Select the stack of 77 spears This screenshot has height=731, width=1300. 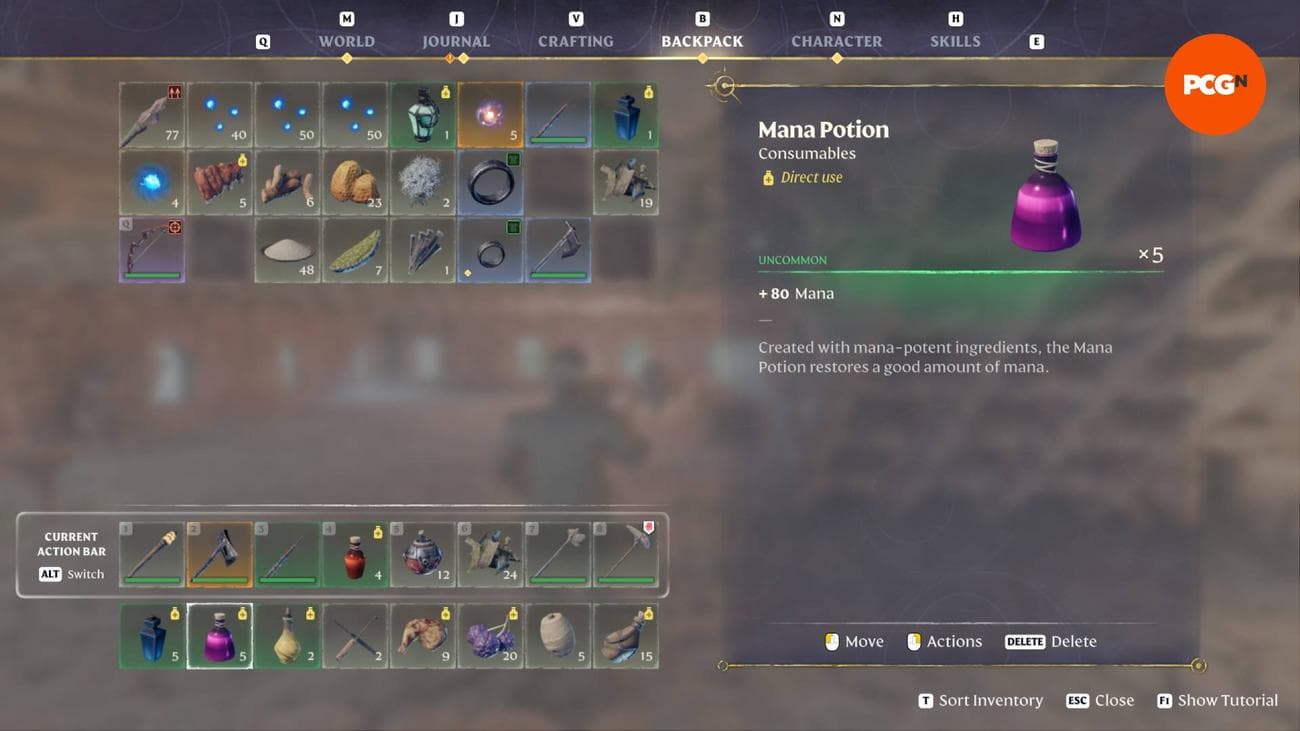click(151, 113)
